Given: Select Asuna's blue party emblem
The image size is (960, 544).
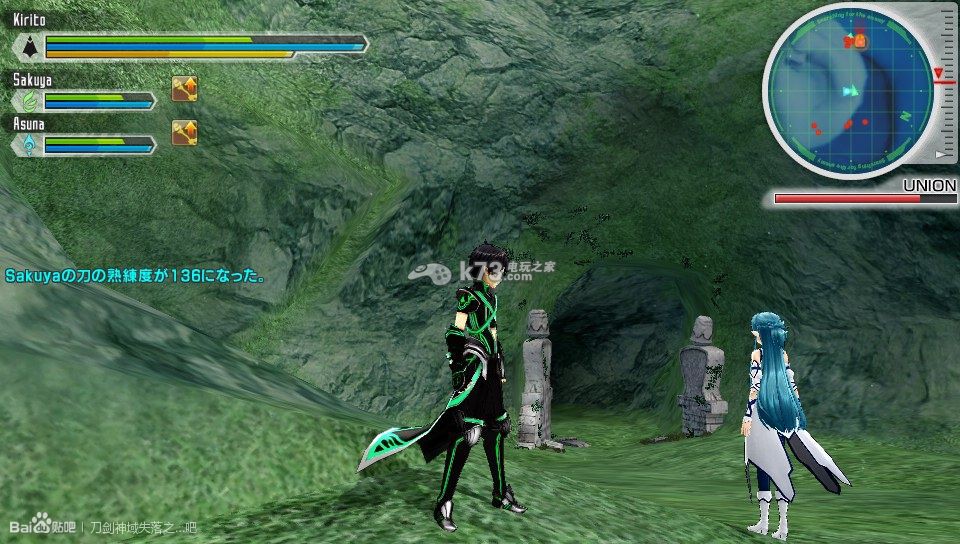Looking at the screenshot, I should [x=29, y=145].
